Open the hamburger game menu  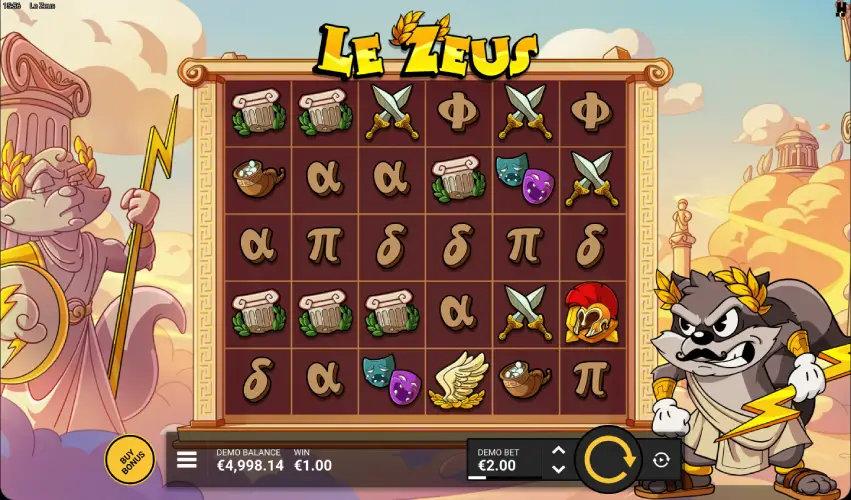click(187, 460)
